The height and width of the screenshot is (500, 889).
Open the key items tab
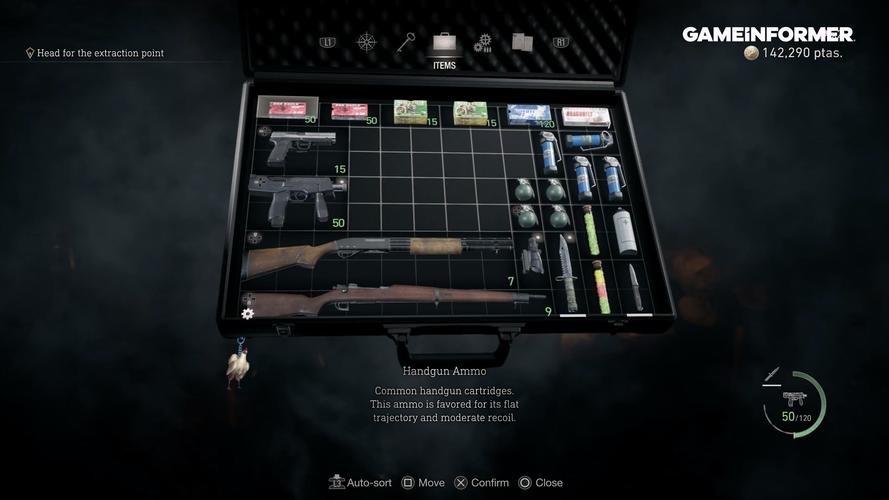click(x=405, y=43)
